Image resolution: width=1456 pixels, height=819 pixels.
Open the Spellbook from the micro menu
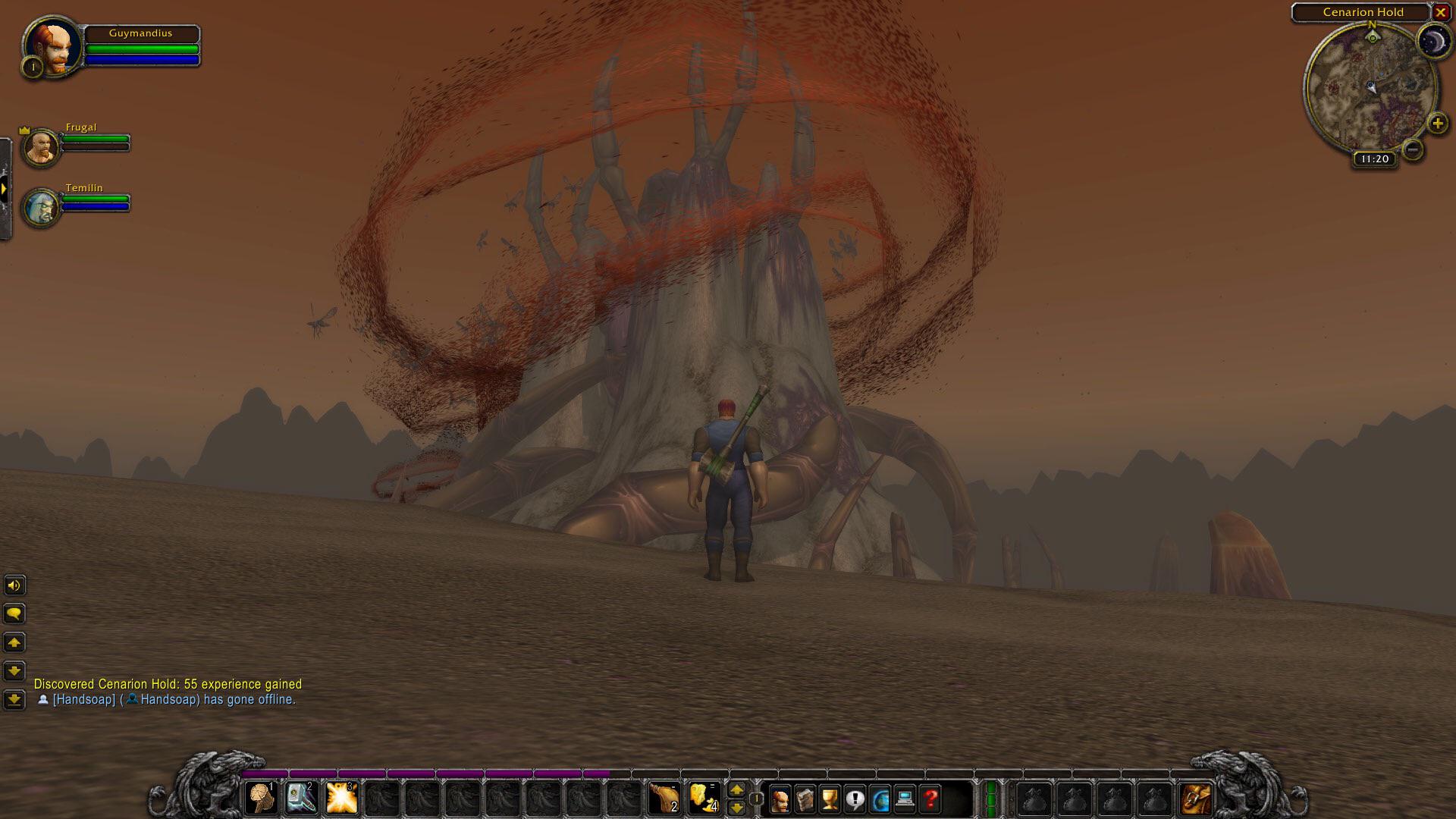(804, 798)
